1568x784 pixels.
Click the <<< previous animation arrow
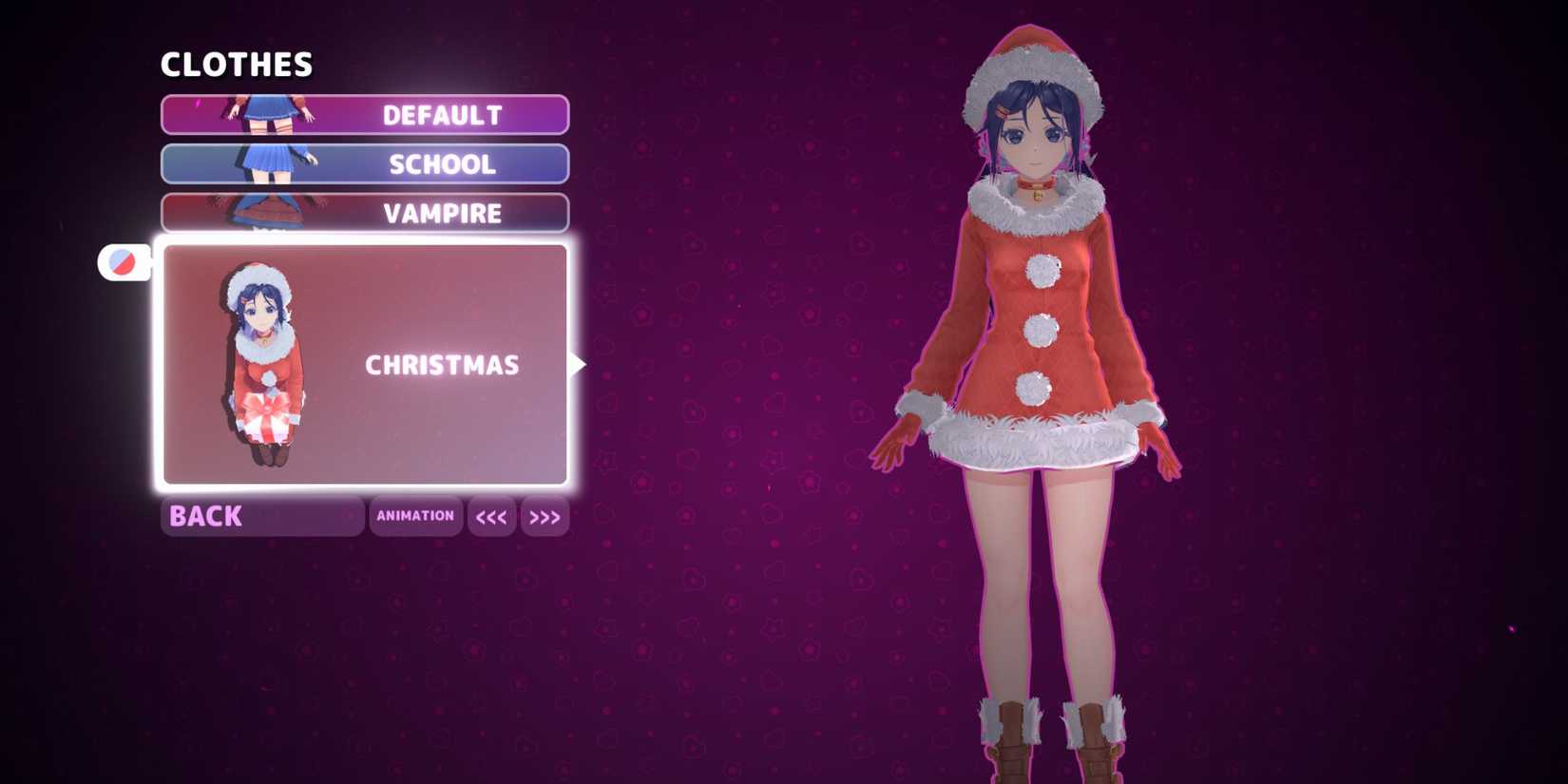pyautogui.click(x=491, y=516)
